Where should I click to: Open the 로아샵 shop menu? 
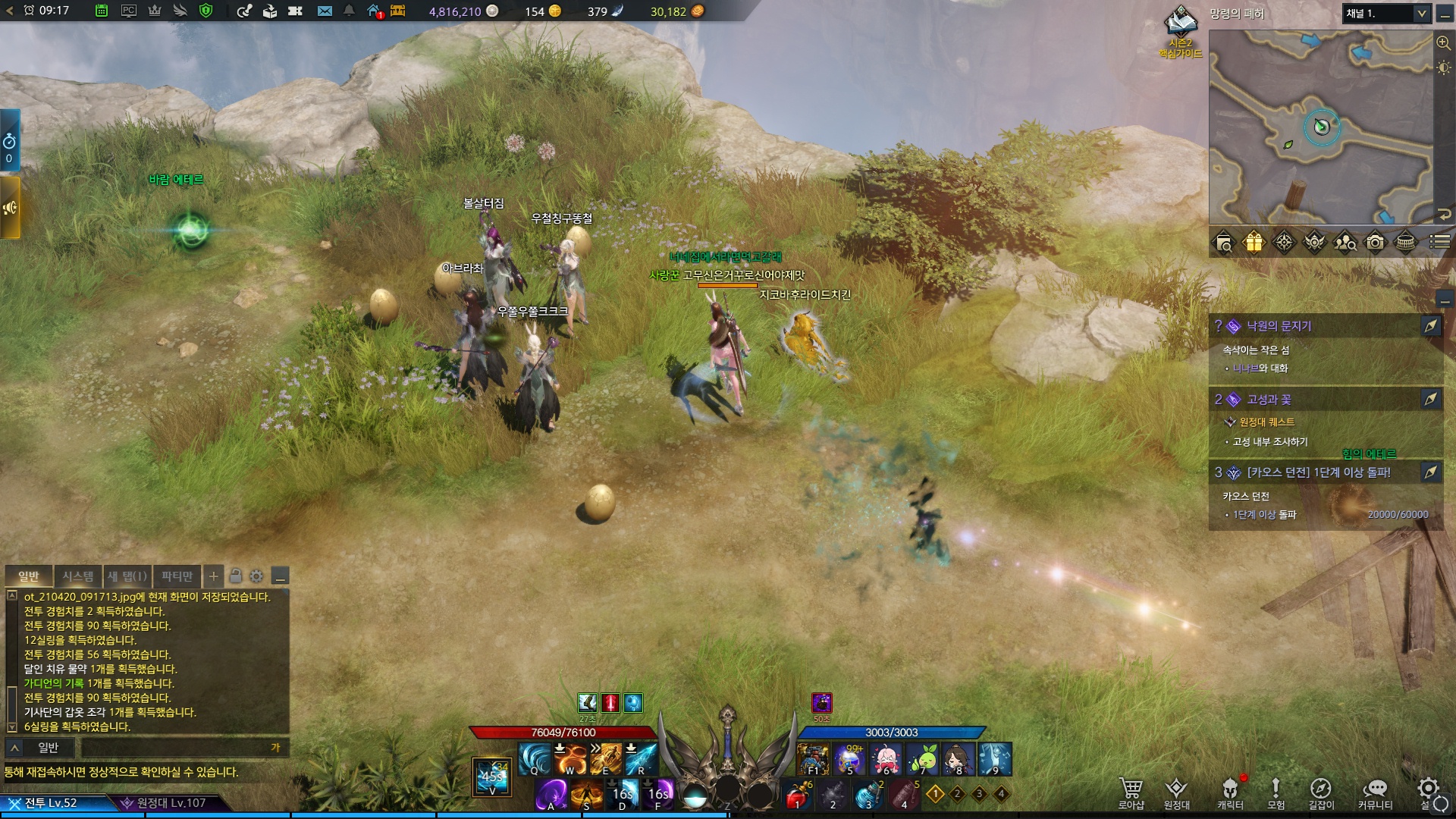(1131, 793)
